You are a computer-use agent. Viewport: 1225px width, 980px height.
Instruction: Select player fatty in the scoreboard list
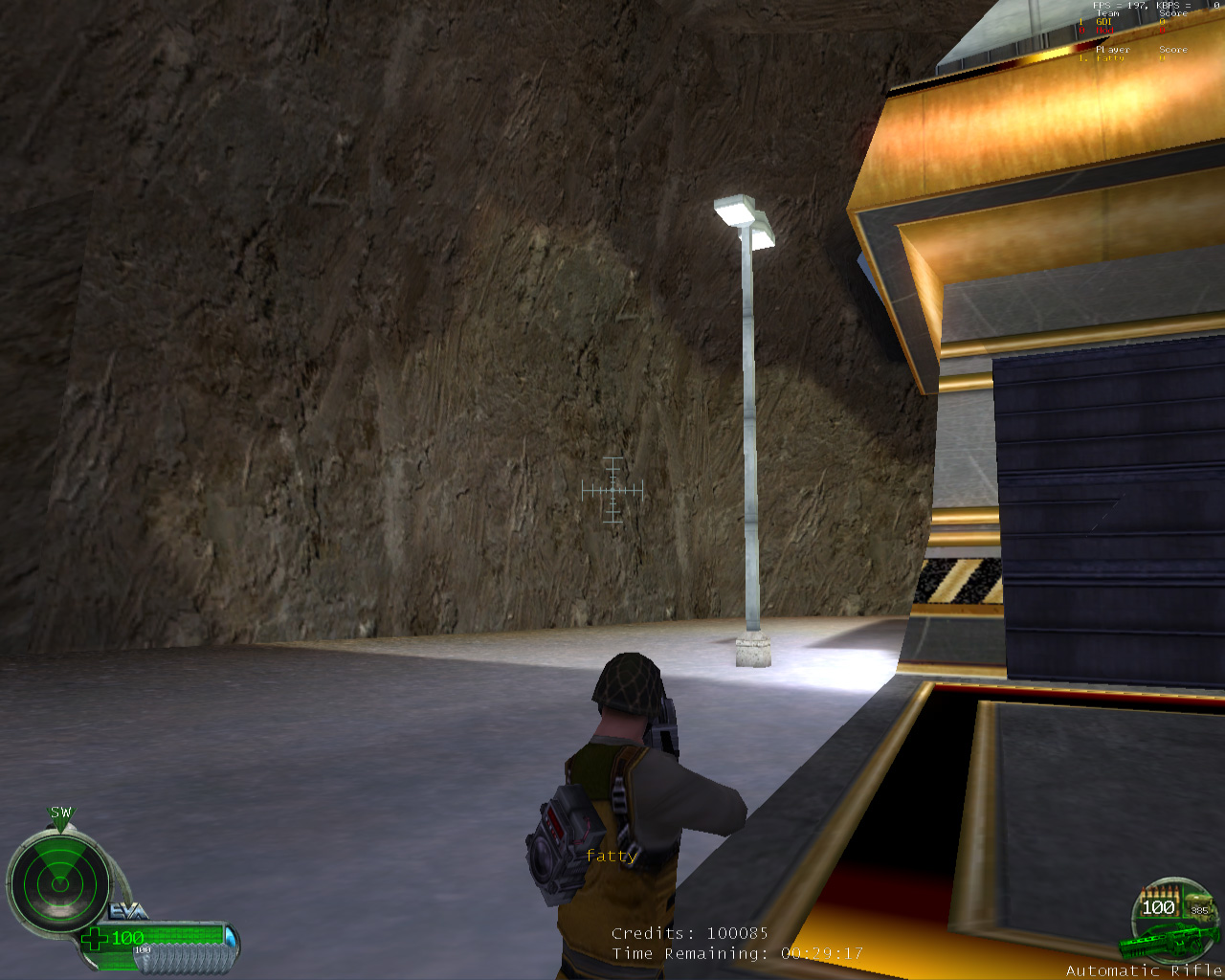1110,58
